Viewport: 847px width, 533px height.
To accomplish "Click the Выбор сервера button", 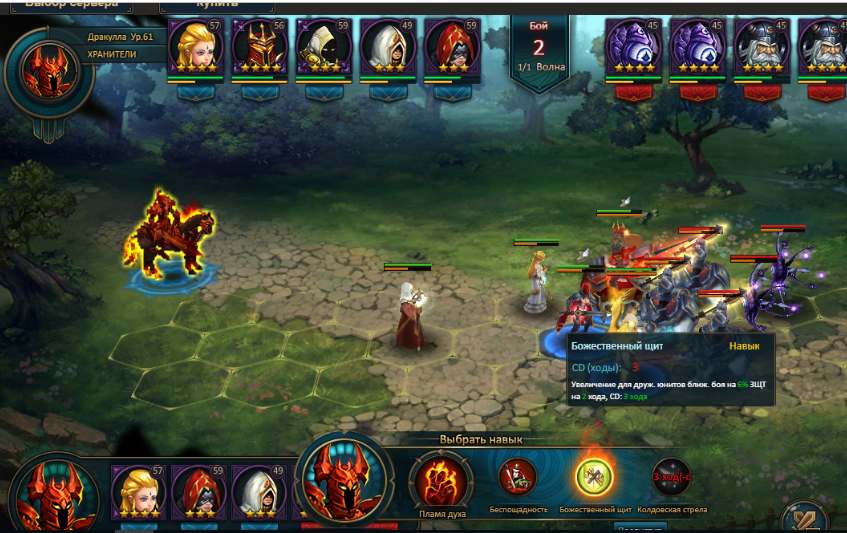I will click(x=78, y=5).
